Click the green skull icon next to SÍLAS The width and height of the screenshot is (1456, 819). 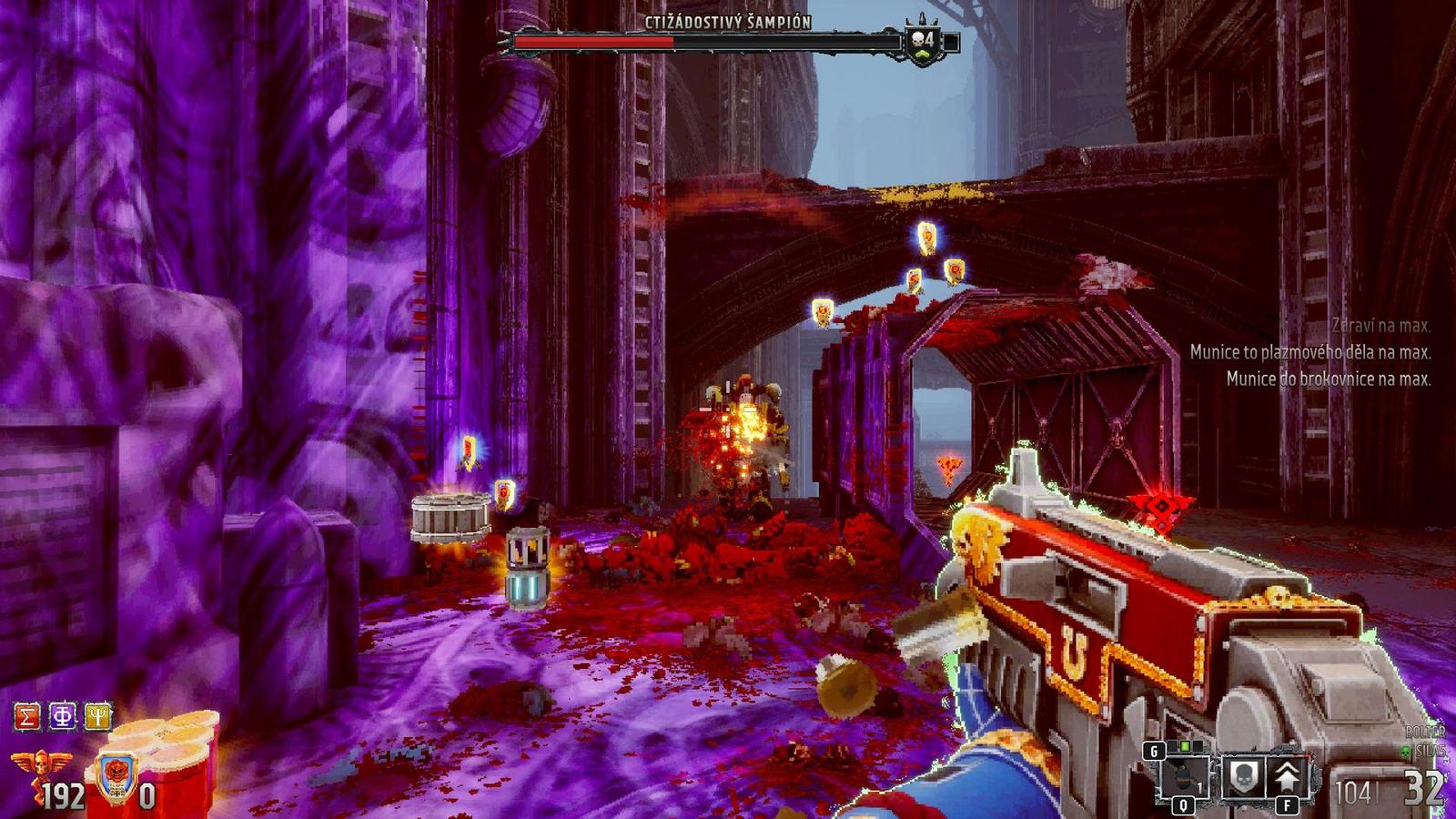[x=1404, y=752]
